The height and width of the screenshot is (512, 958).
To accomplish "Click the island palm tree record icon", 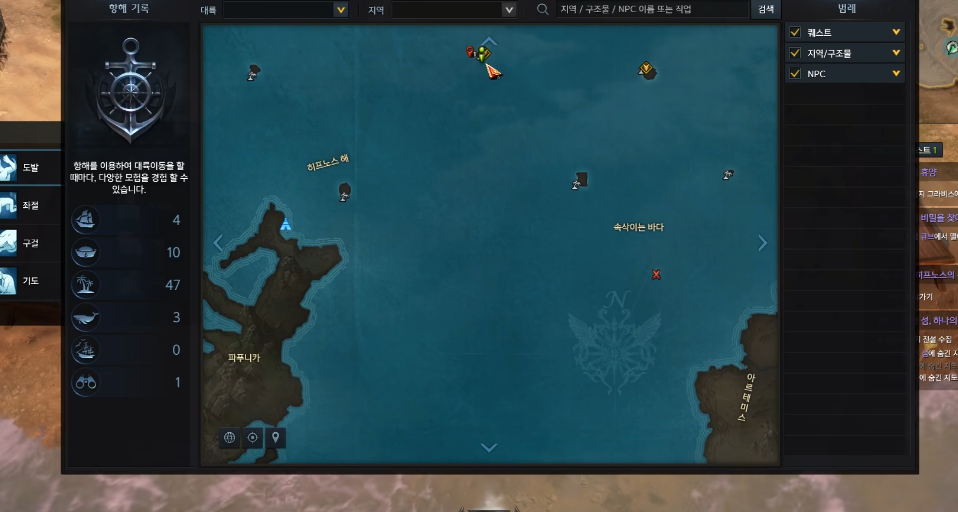I will click(x=86, y=285).
